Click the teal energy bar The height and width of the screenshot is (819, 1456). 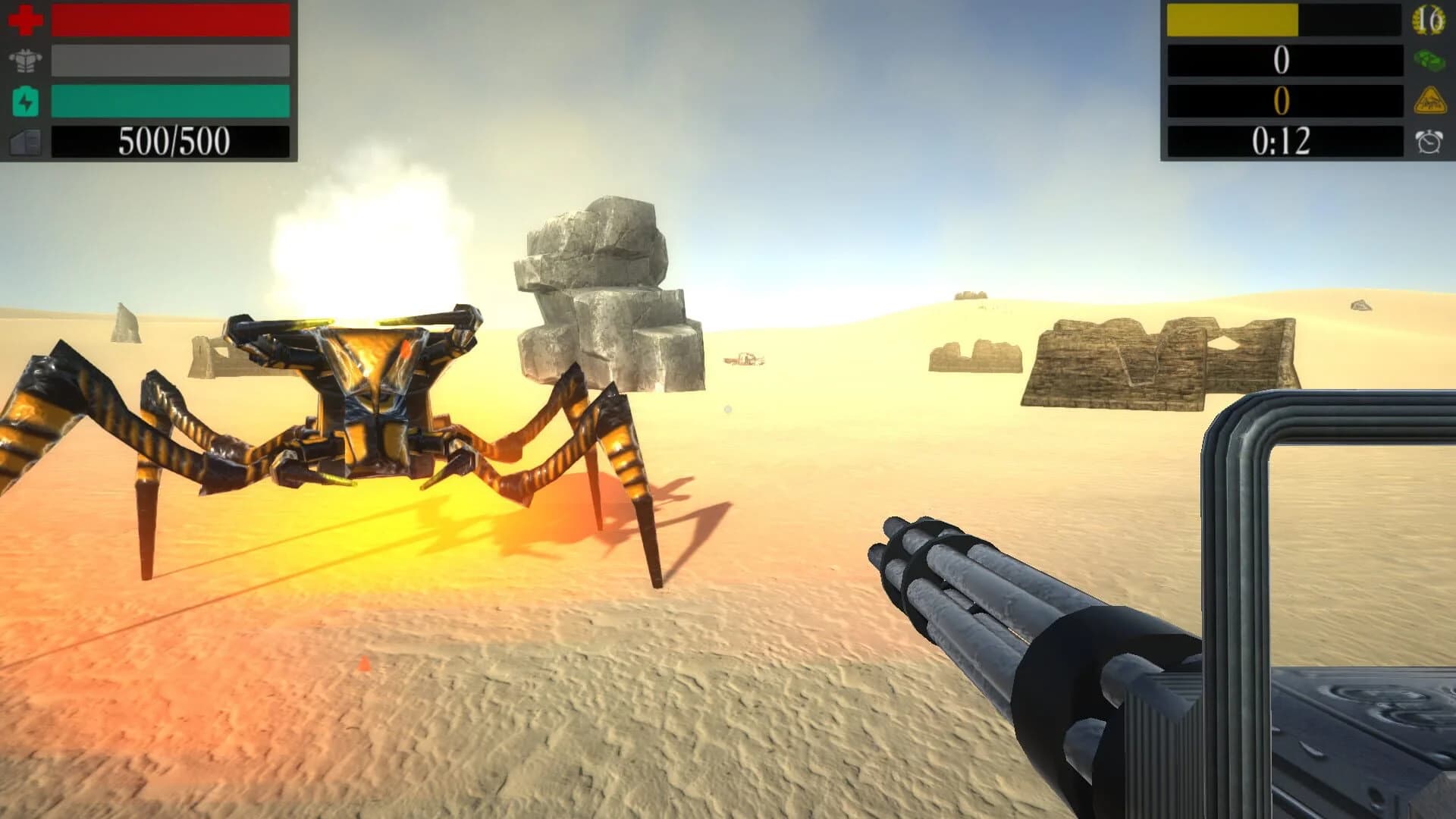click(167, 102)
